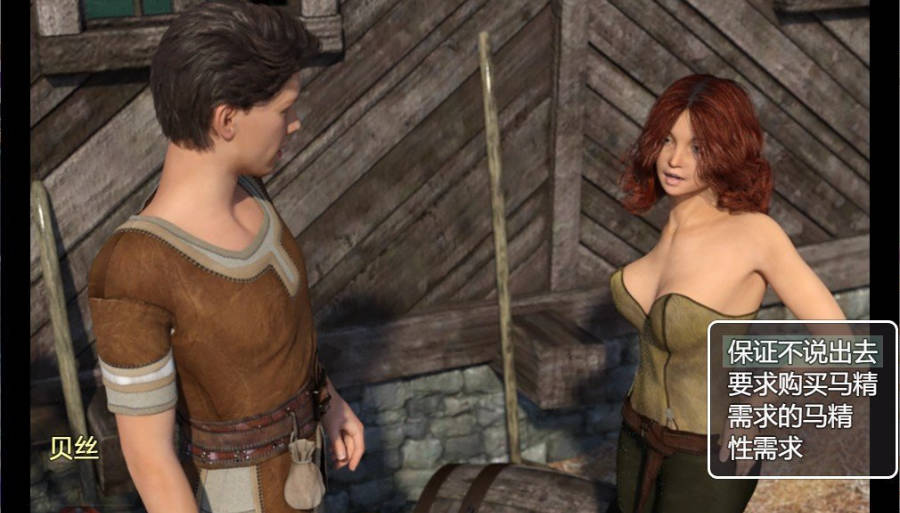Pick the 需求的马精 reply
900x513 pixels.
coord(790,416)
